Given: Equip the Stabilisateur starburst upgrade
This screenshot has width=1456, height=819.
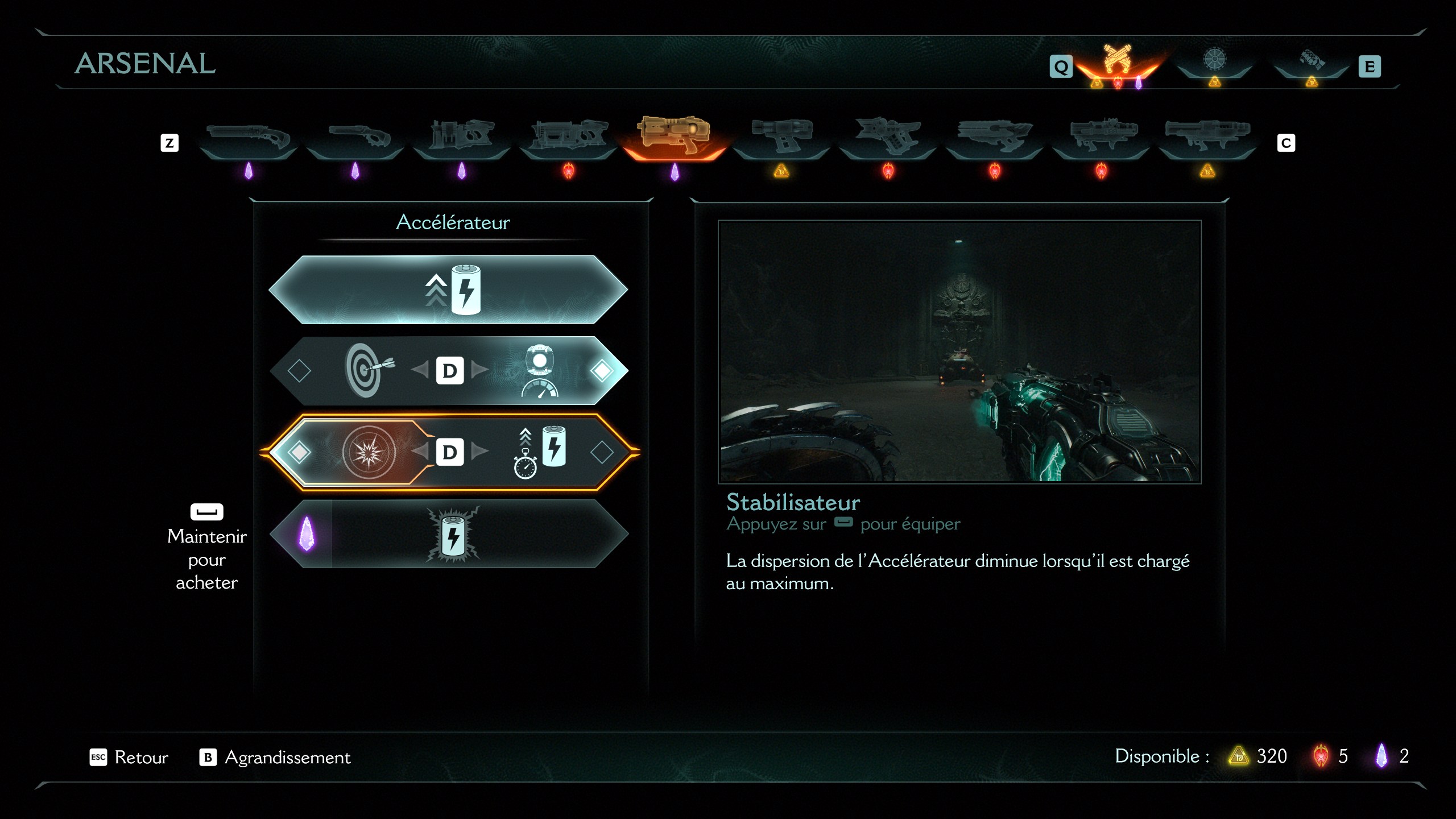Looking at the screenshot, I should coord(369,452).
